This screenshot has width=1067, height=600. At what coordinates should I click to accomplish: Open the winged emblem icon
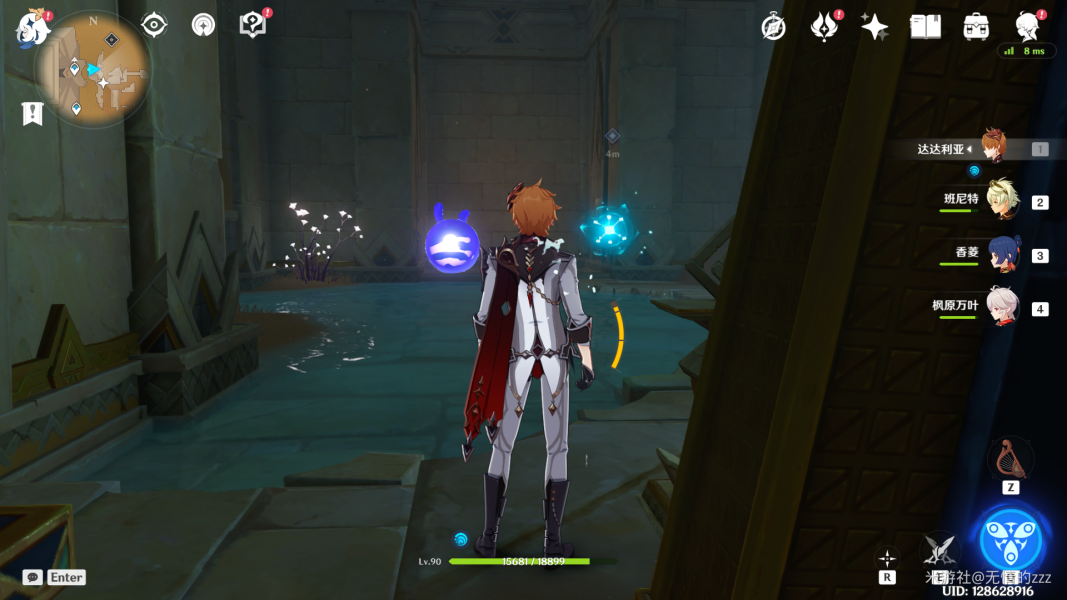click(x=824, y=27)
